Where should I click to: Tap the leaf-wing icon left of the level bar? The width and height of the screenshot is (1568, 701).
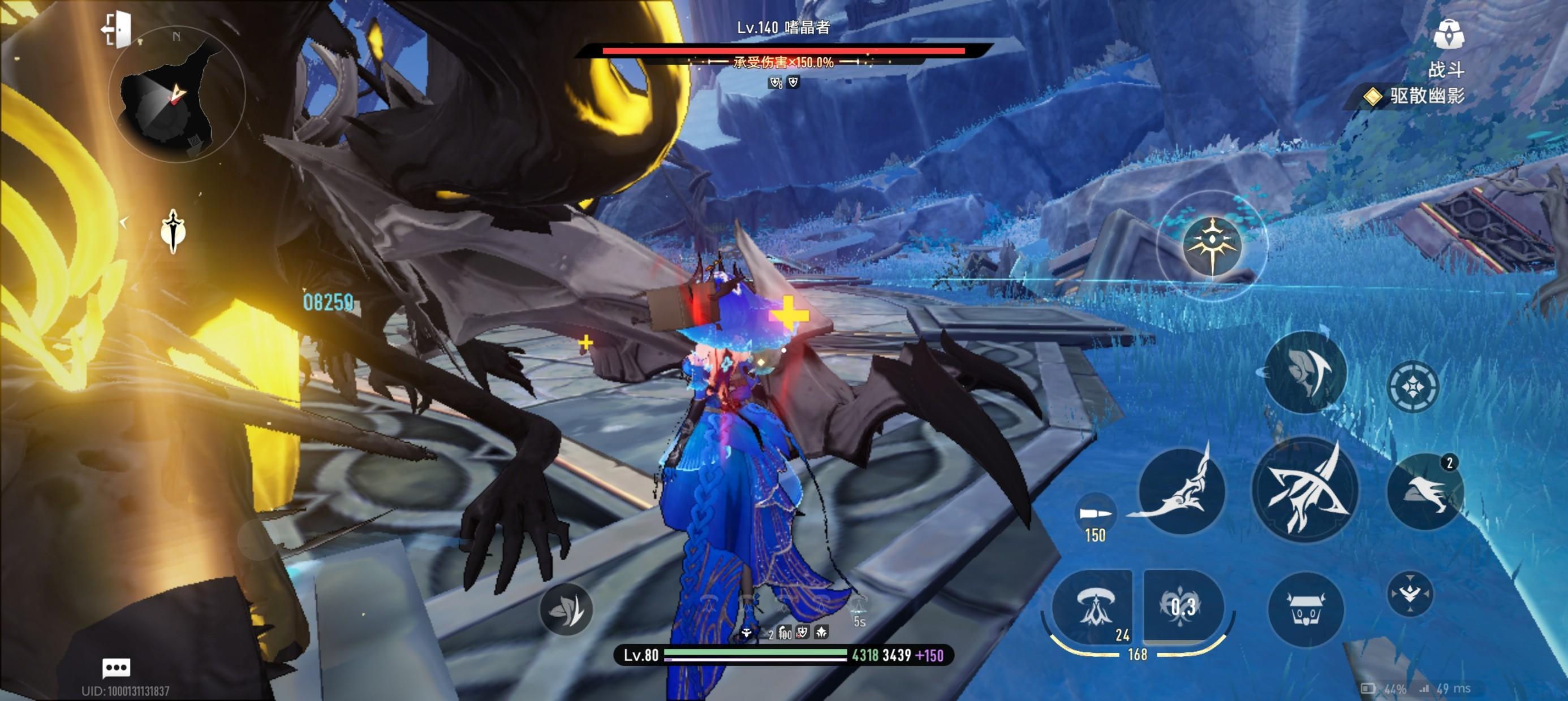[566, 609]
